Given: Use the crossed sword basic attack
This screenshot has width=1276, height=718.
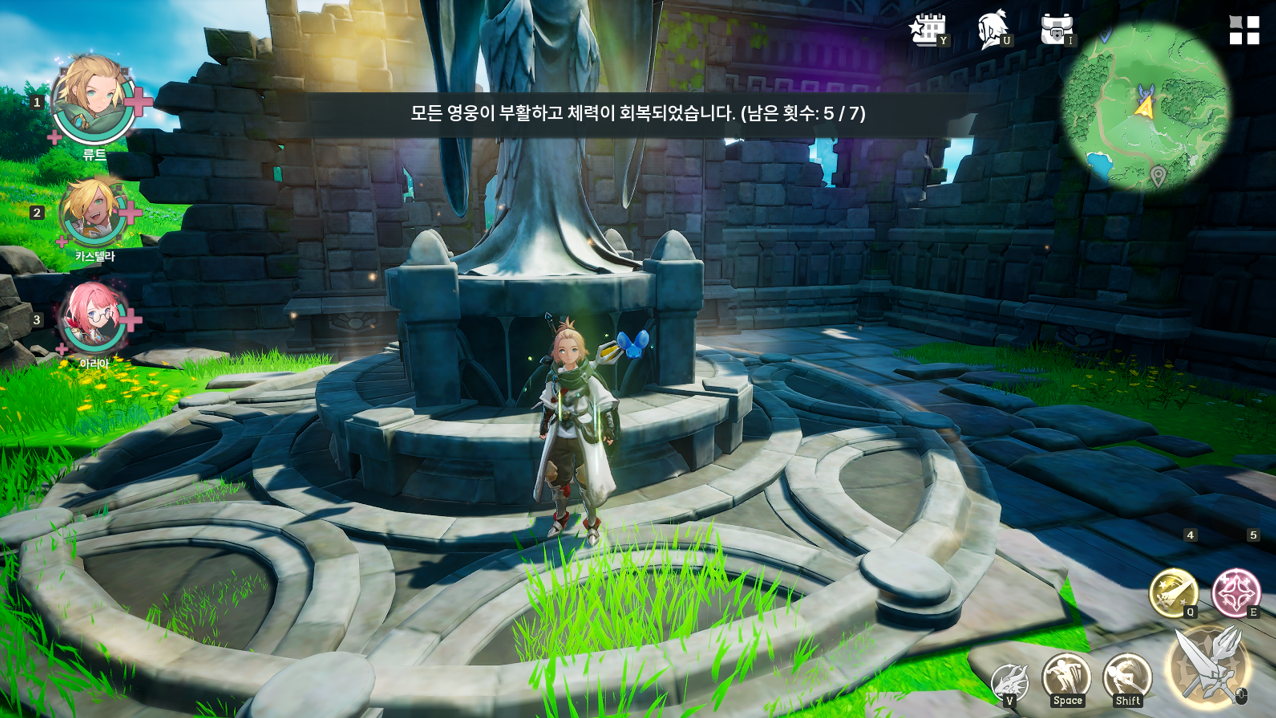Looking at the screenshot, I should click(x=1208, y=664).
